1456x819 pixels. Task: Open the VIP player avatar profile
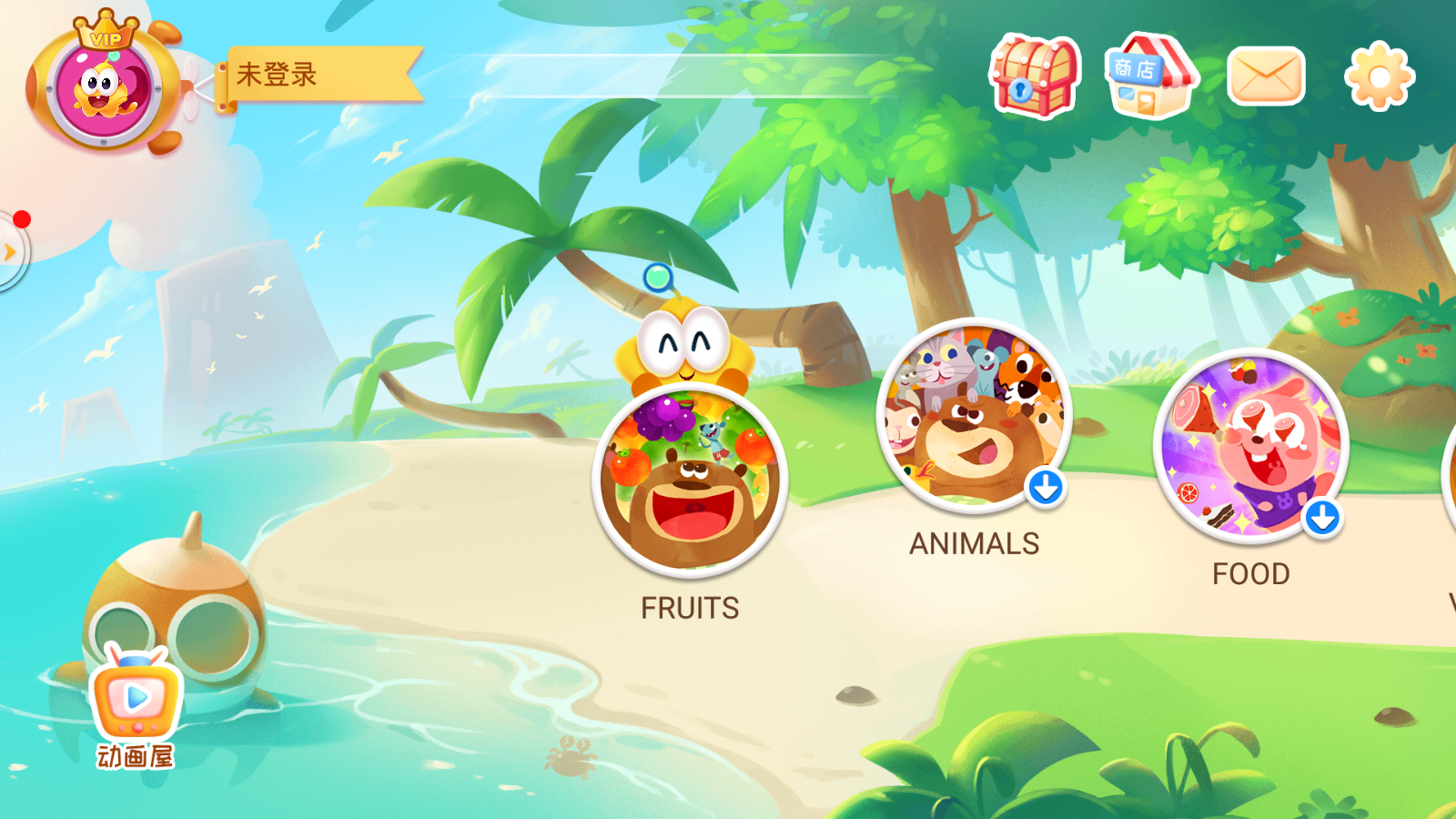(104, 88)
